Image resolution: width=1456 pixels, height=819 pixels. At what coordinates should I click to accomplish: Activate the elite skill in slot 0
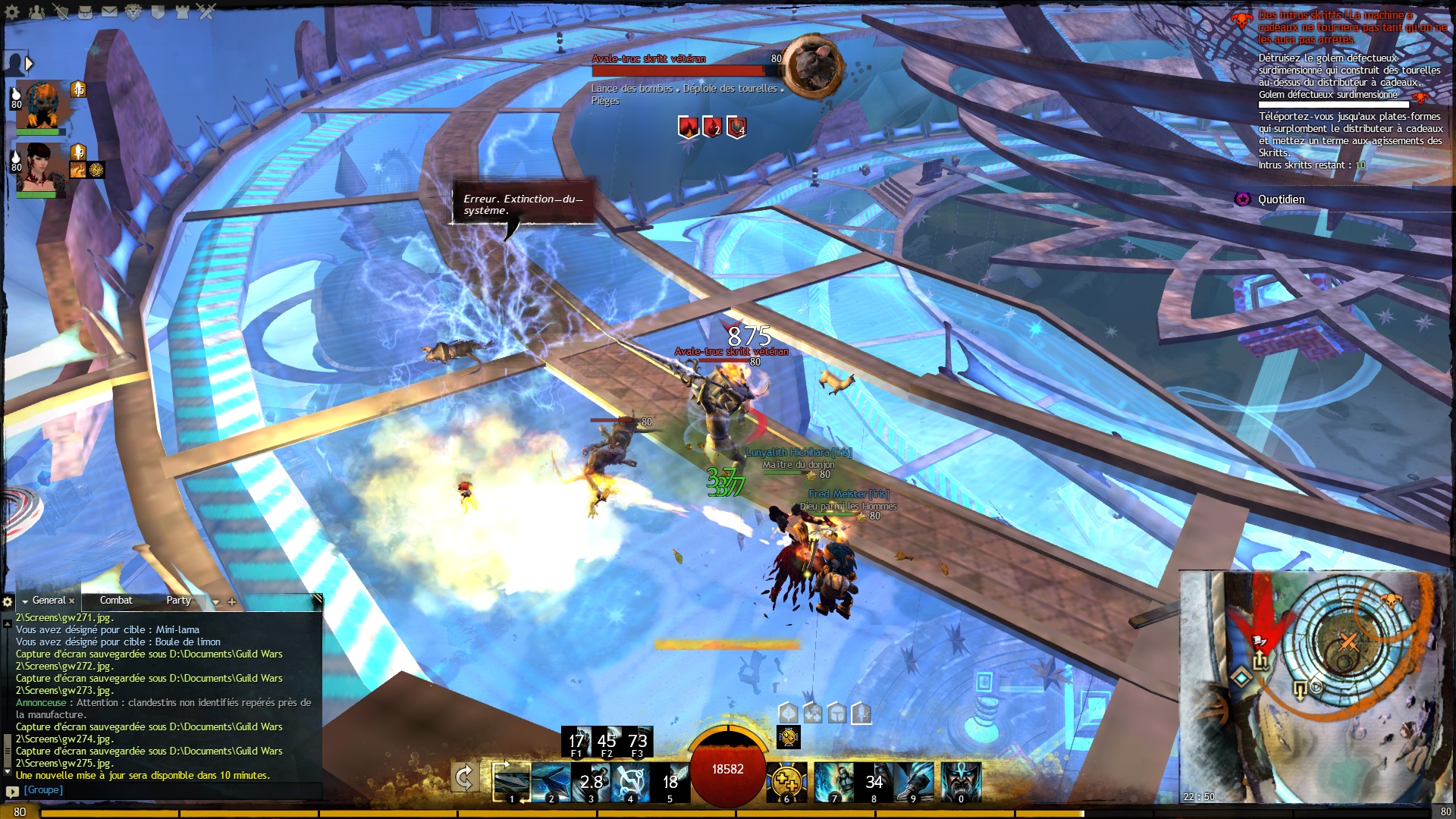pos(961,782)
